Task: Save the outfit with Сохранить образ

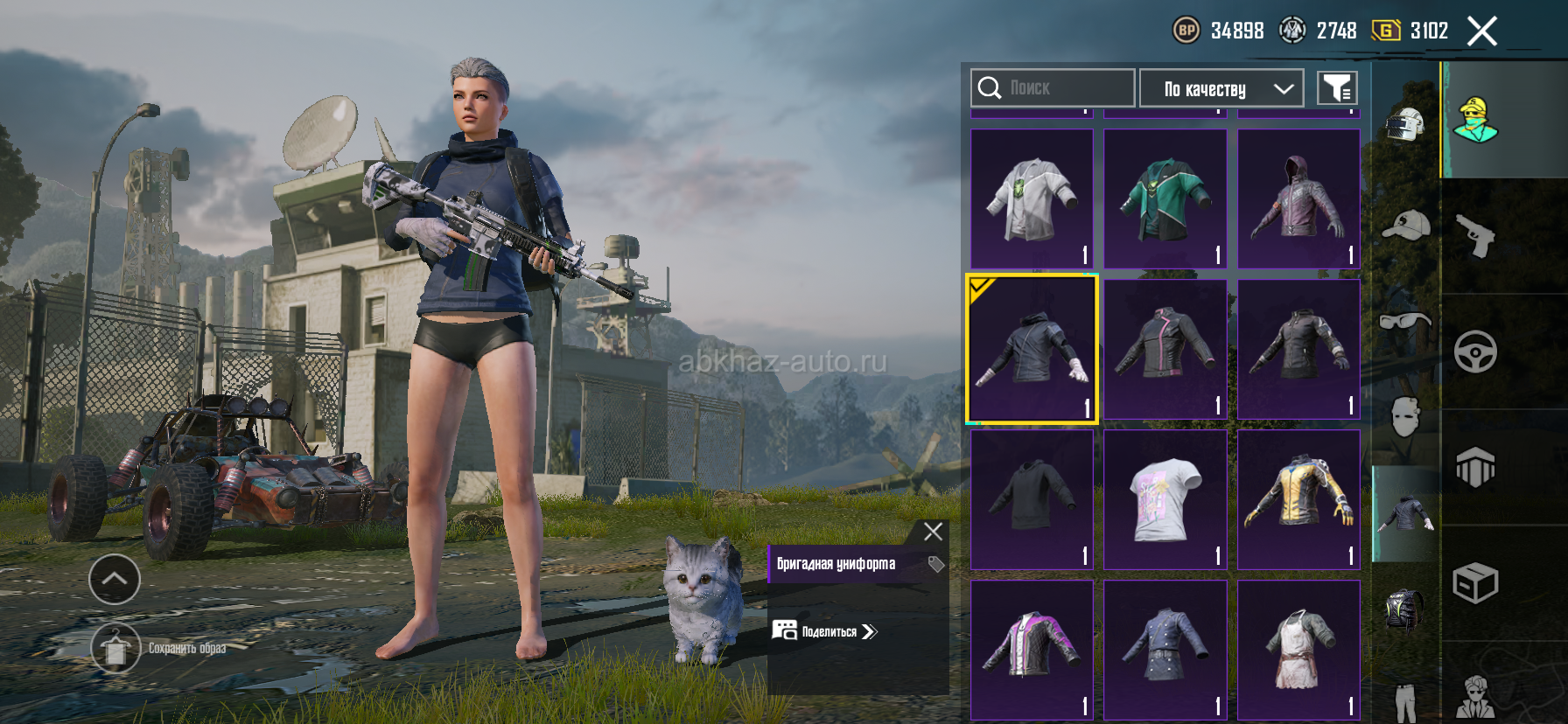Action: (x=115, y=648)
